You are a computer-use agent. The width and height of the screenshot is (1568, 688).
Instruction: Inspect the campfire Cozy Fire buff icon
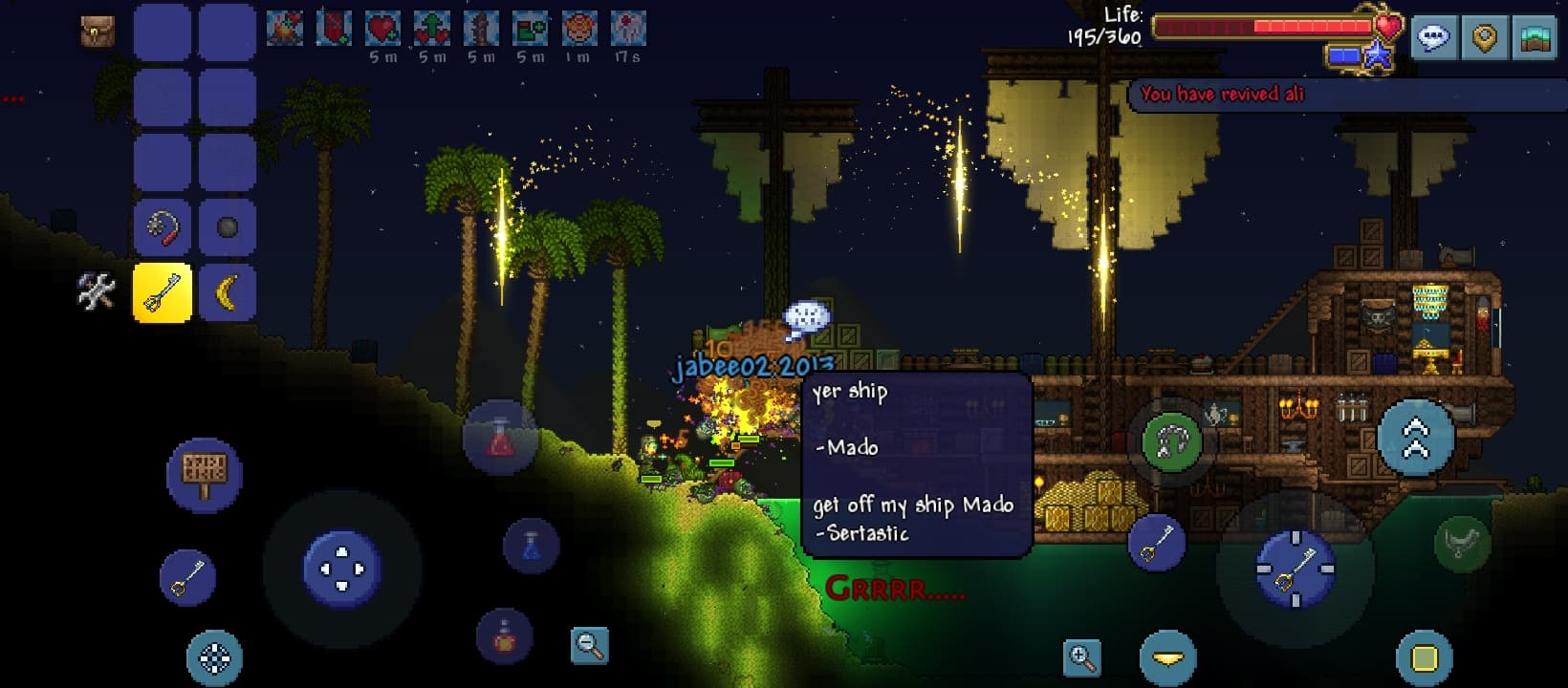point(285,29)
